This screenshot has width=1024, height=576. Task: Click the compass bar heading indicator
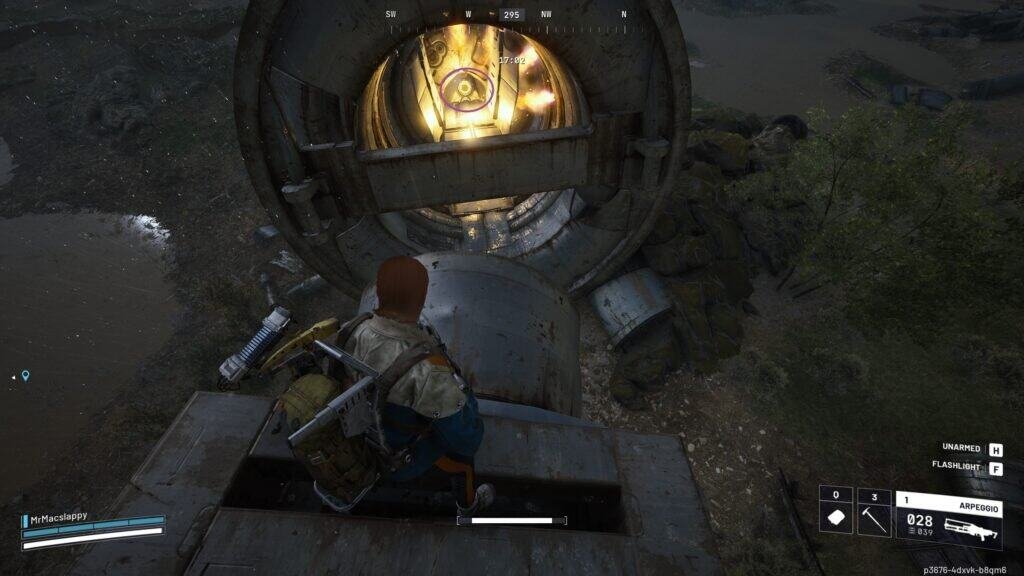[x=512, y=15]
